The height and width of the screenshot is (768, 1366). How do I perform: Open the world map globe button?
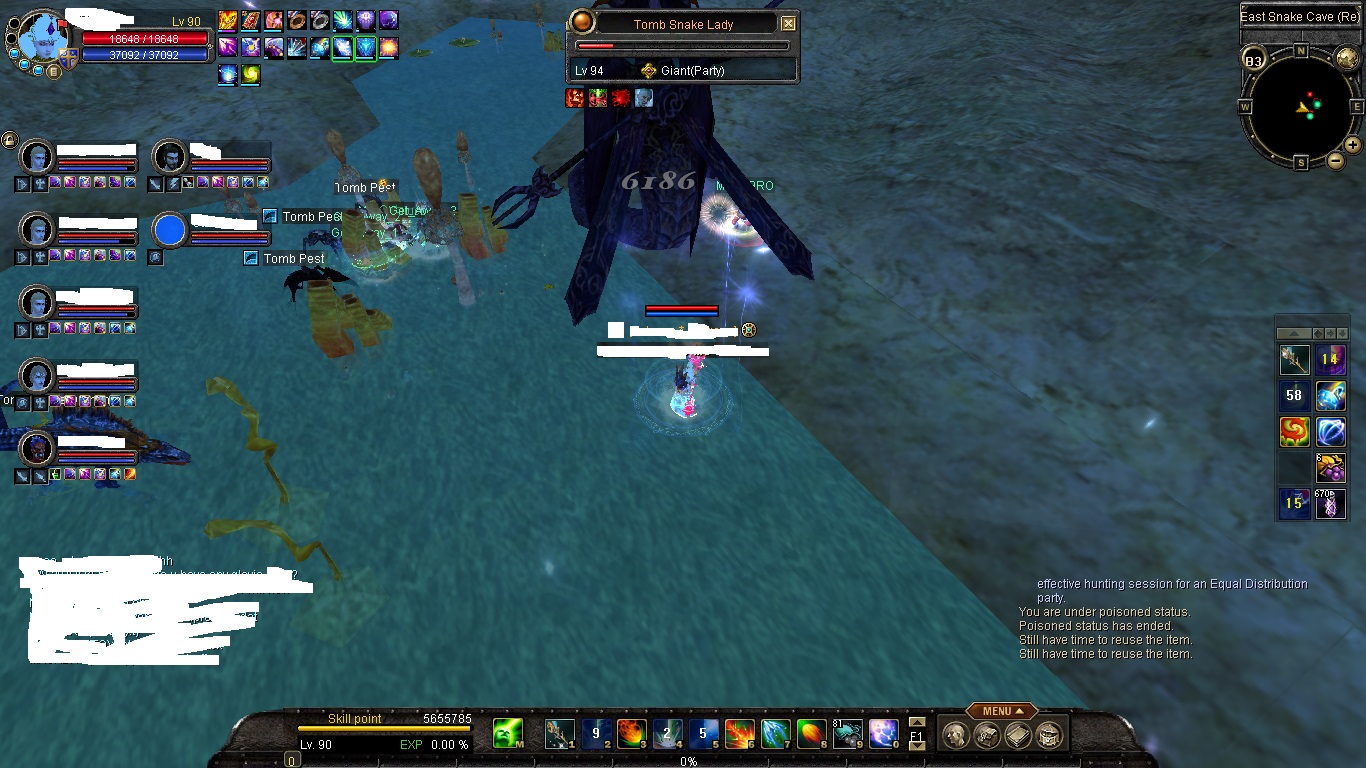(1346, 59)
